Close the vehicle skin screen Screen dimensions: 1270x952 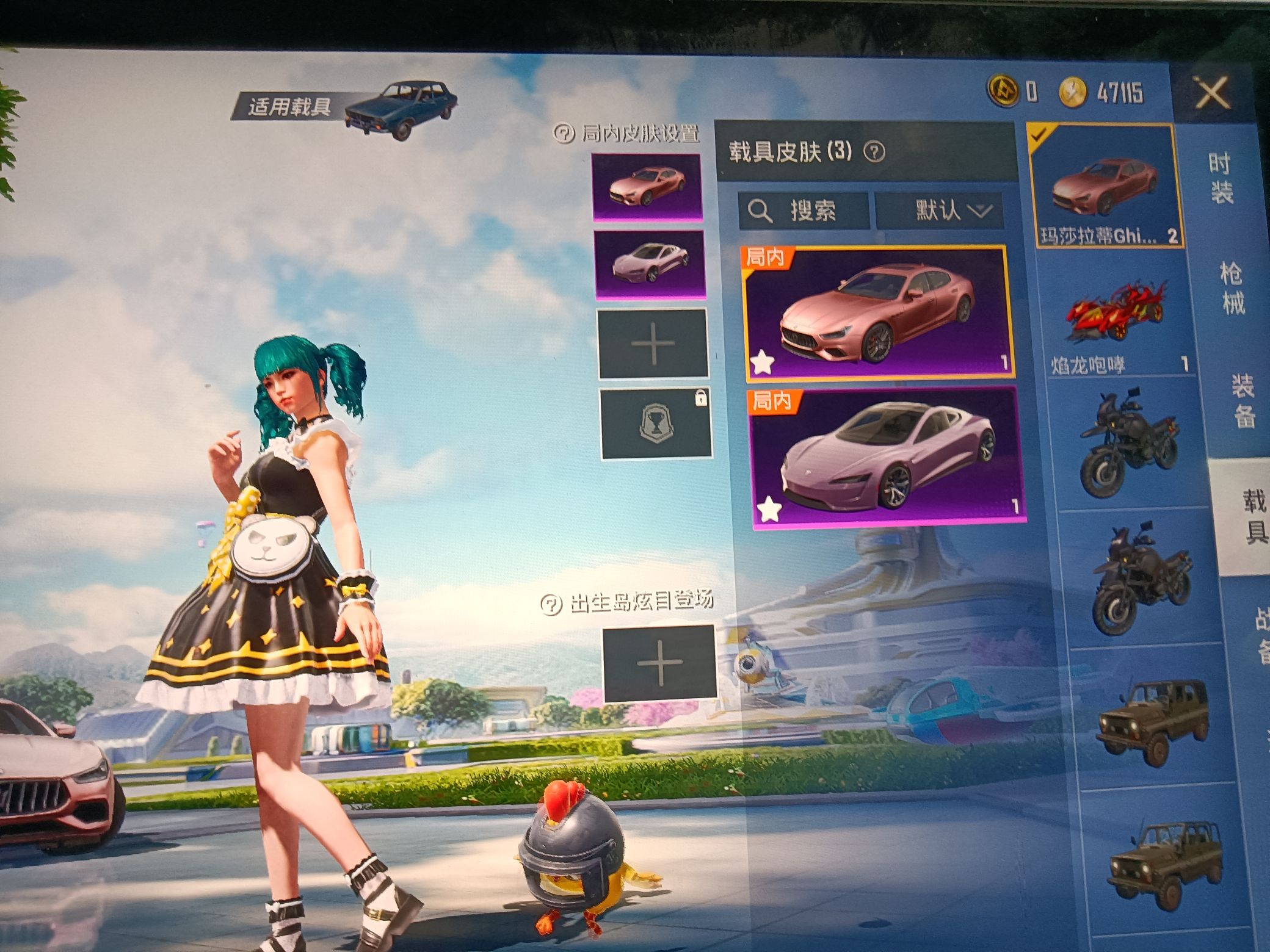pos(1211,95)
